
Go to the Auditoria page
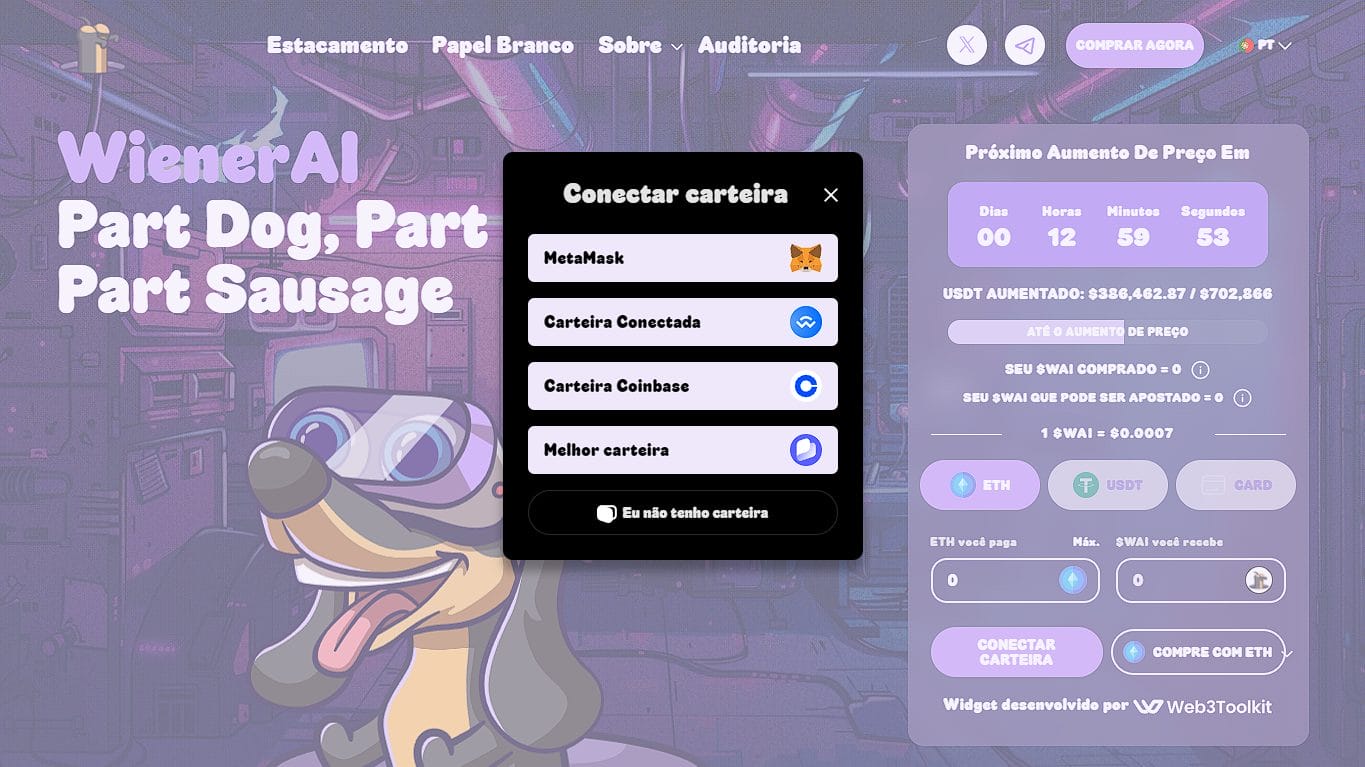coord(749,45)
